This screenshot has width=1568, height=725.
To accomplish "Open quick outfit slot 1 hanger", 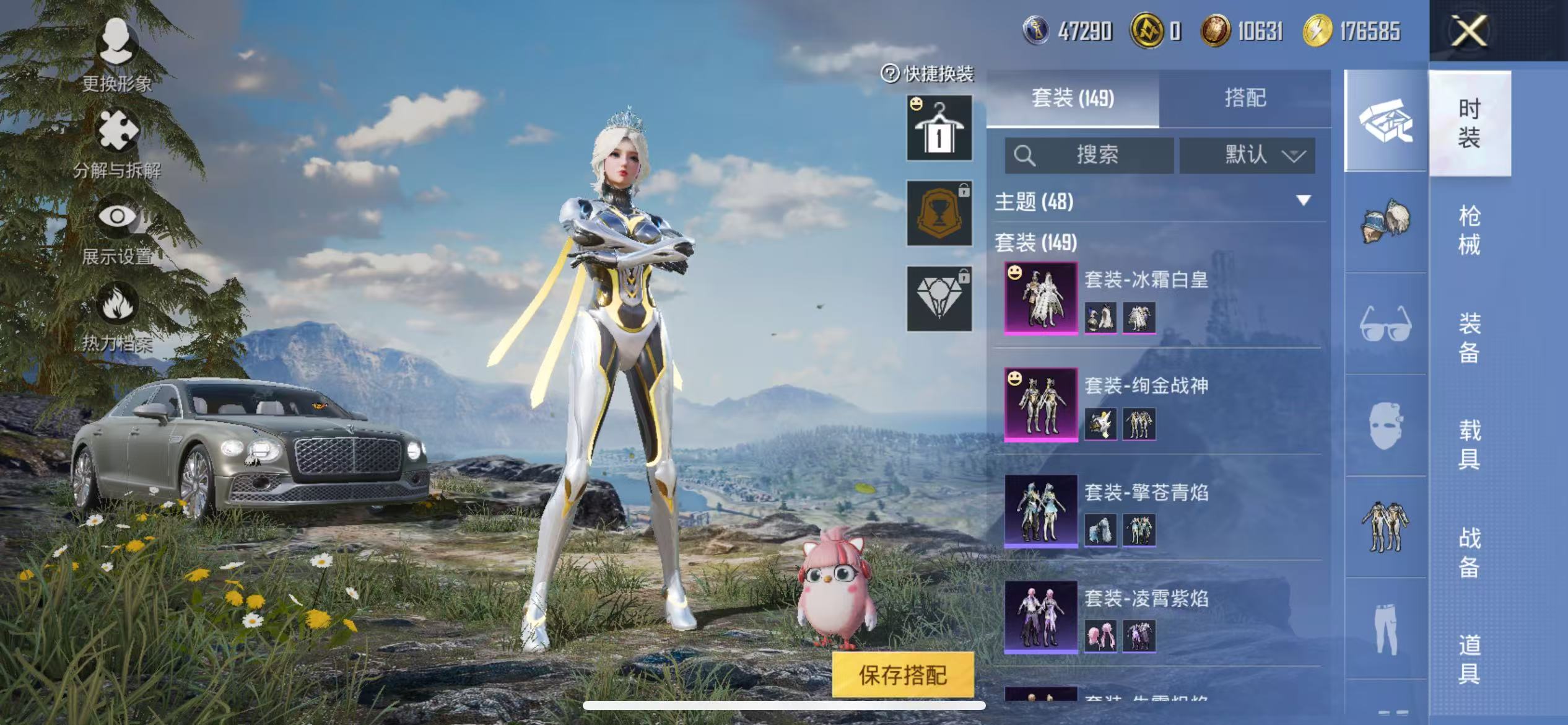I will coord(939,128).
